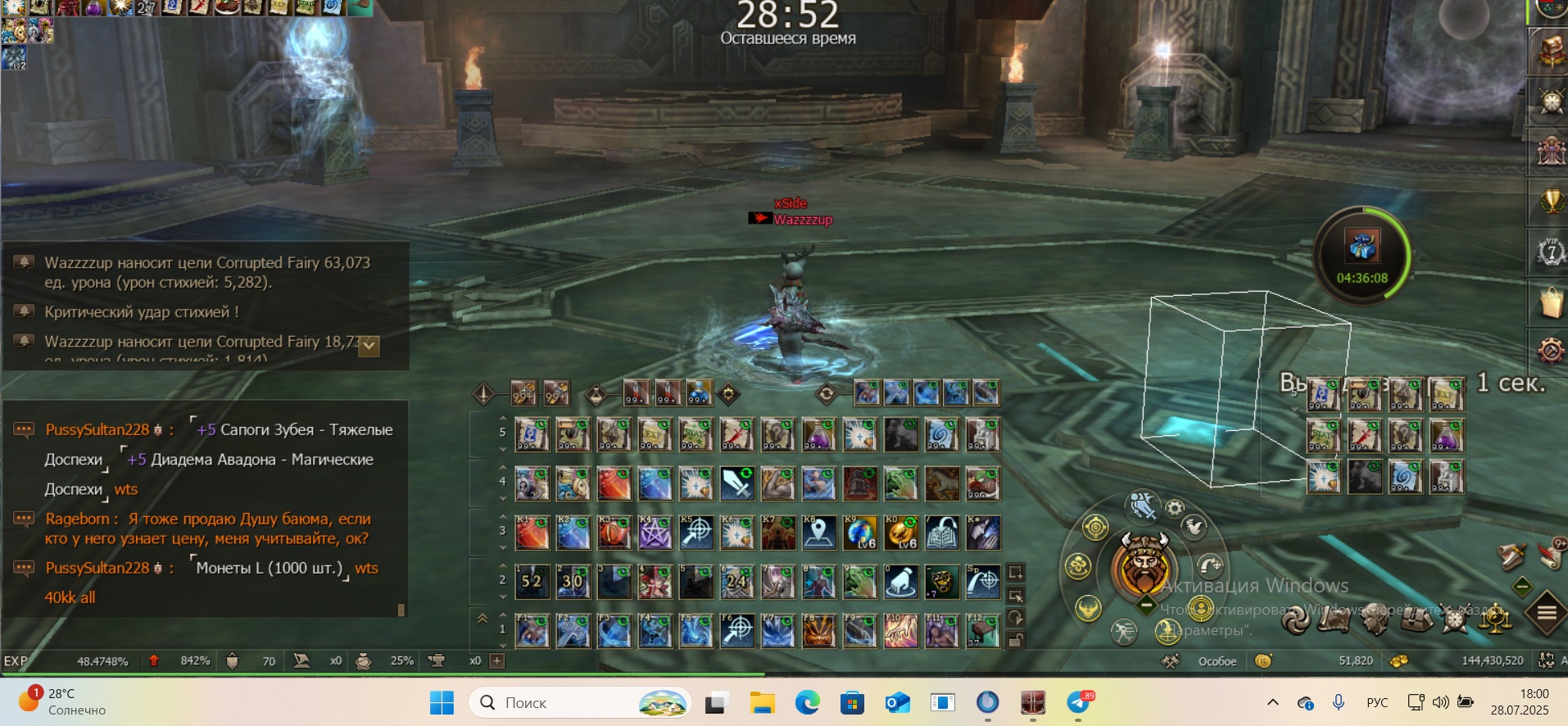Use the F10 glowing hand skill
The image size is (1568, 726).
900,631
